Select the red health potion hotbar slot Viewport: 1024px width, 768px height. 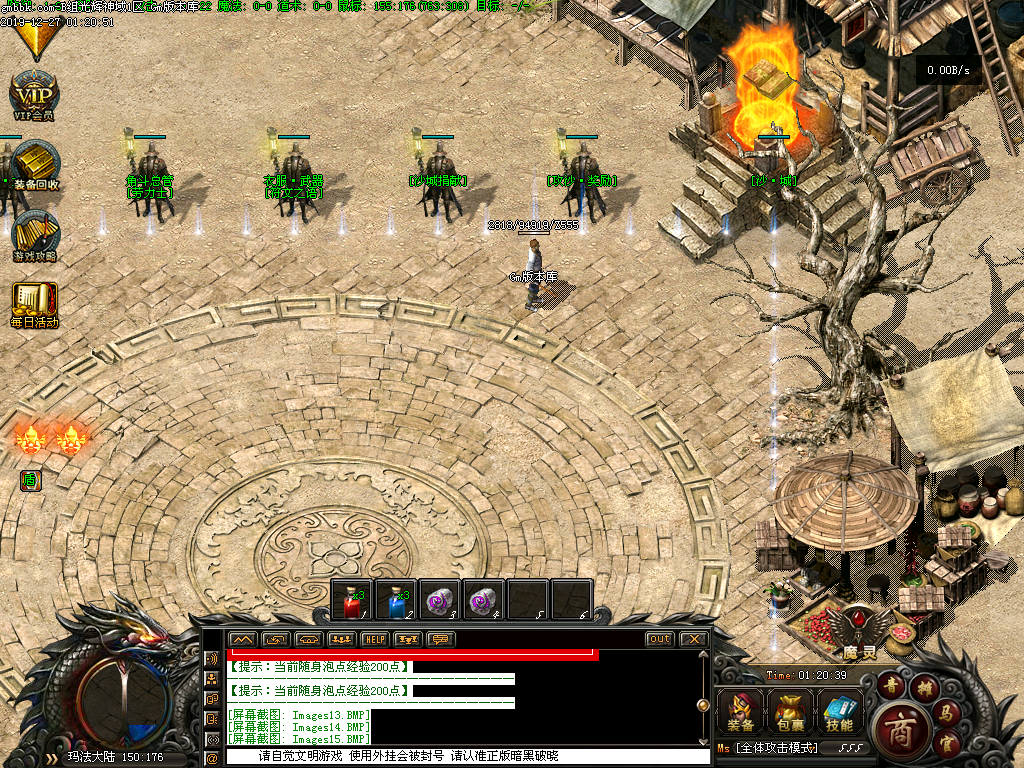tap(351, 600)
